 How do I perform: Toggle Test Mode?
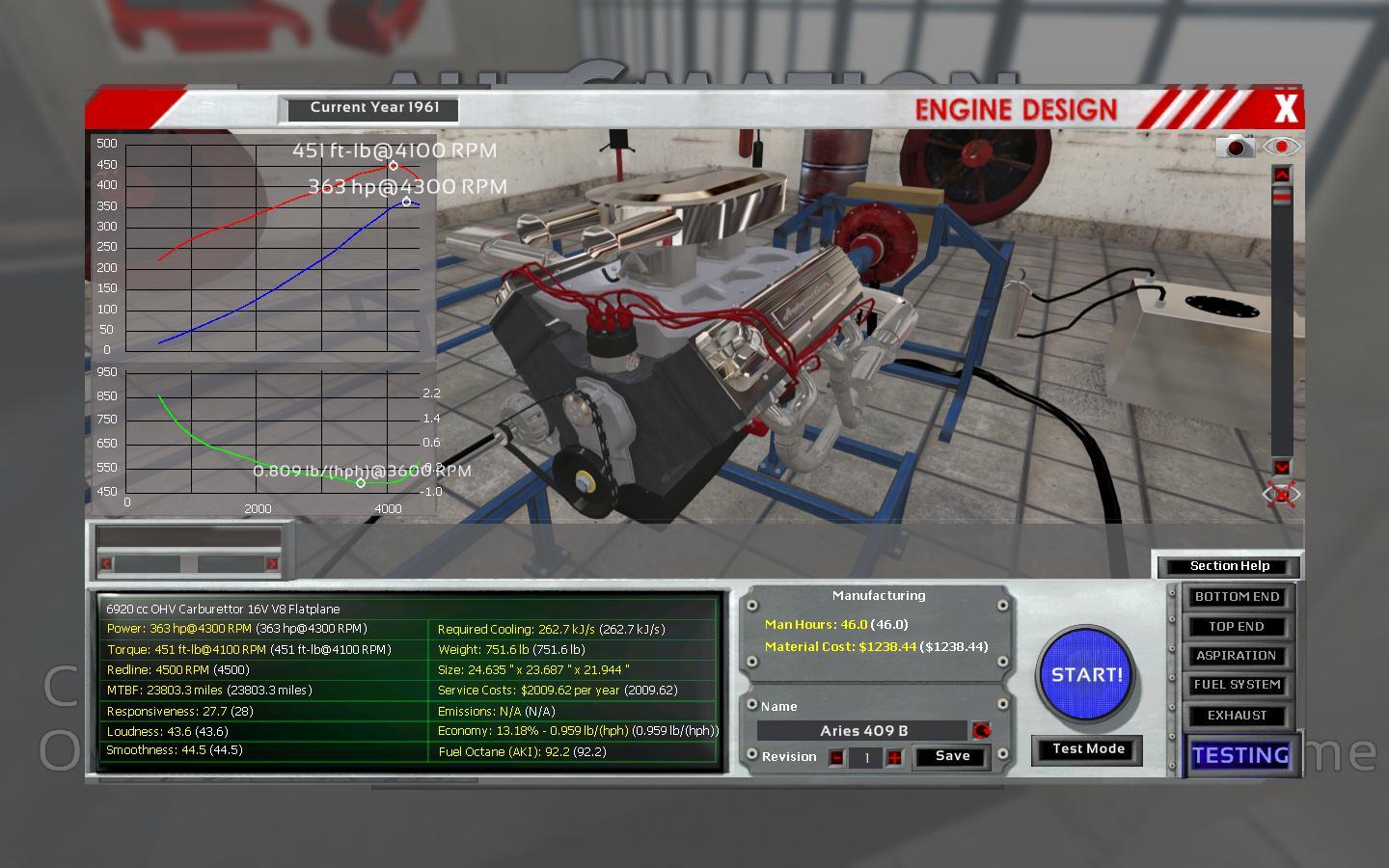coord(1088,749)
